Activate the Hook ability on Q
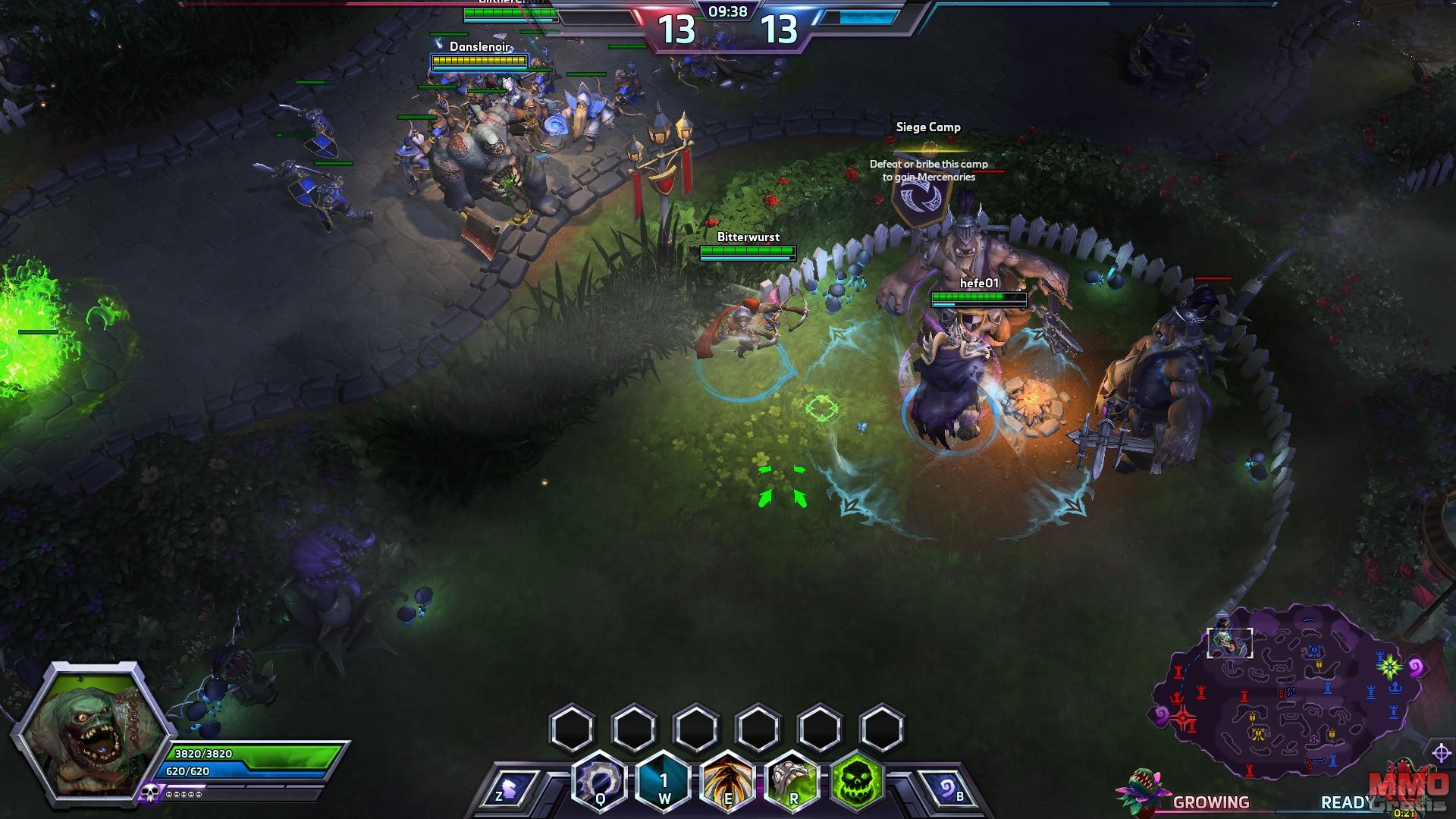The image size is (1456, 819). (600, 781)
